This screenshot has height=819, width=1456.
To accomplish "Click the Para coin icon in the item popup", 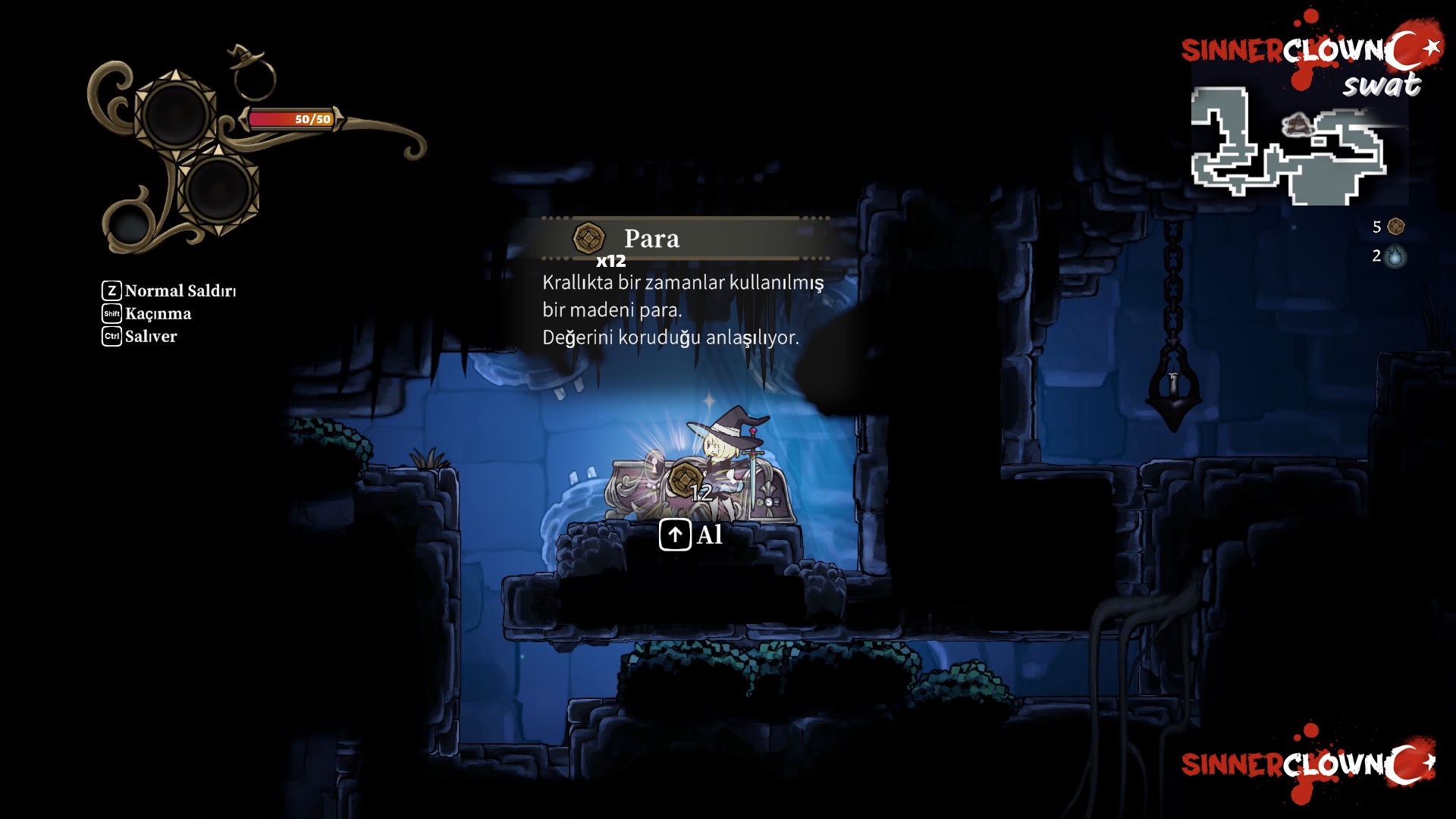I will pos(588,239).
